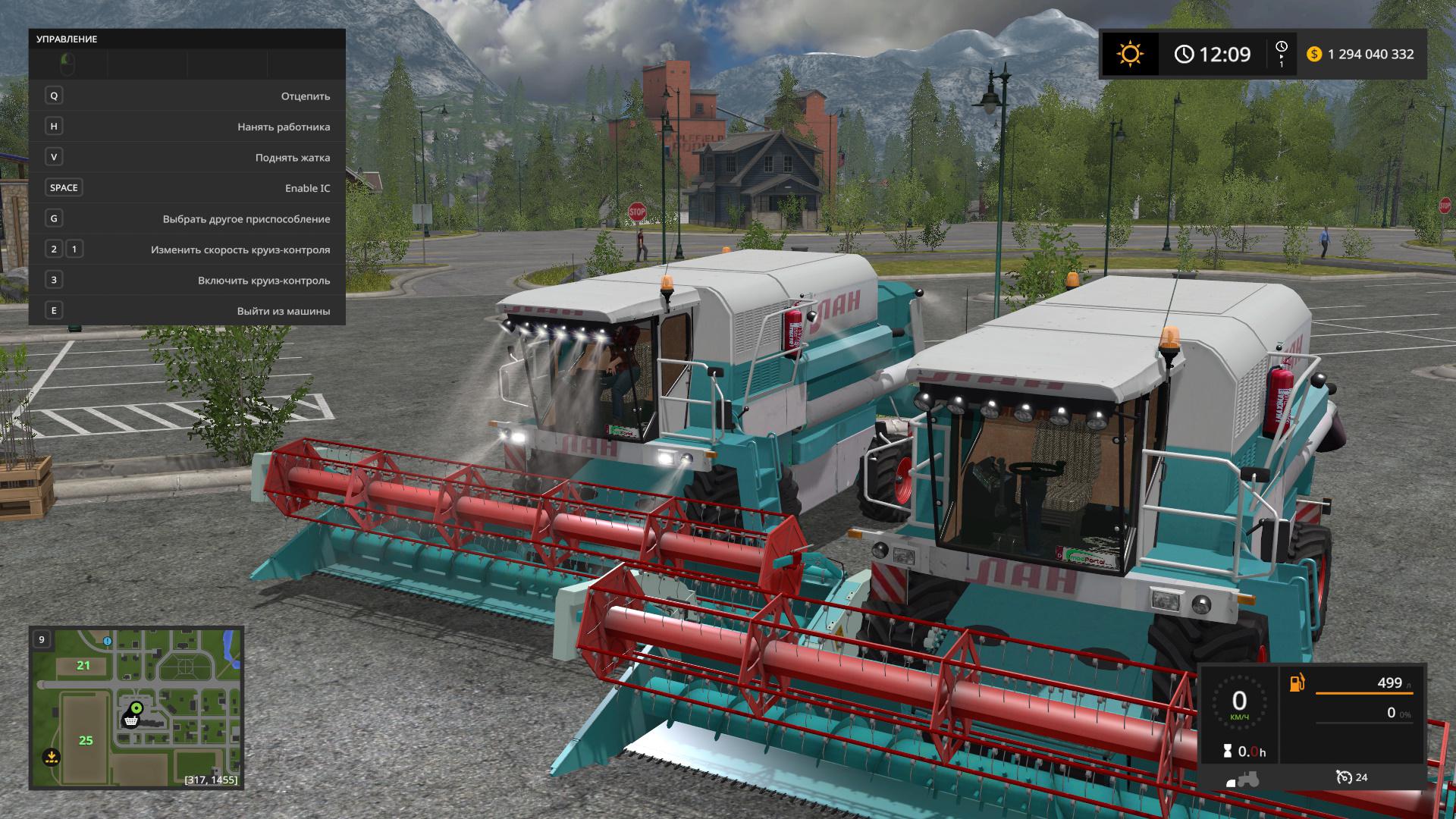Select the shop basket marker on minimap
Screen dimensions: 1456x819
131,720
